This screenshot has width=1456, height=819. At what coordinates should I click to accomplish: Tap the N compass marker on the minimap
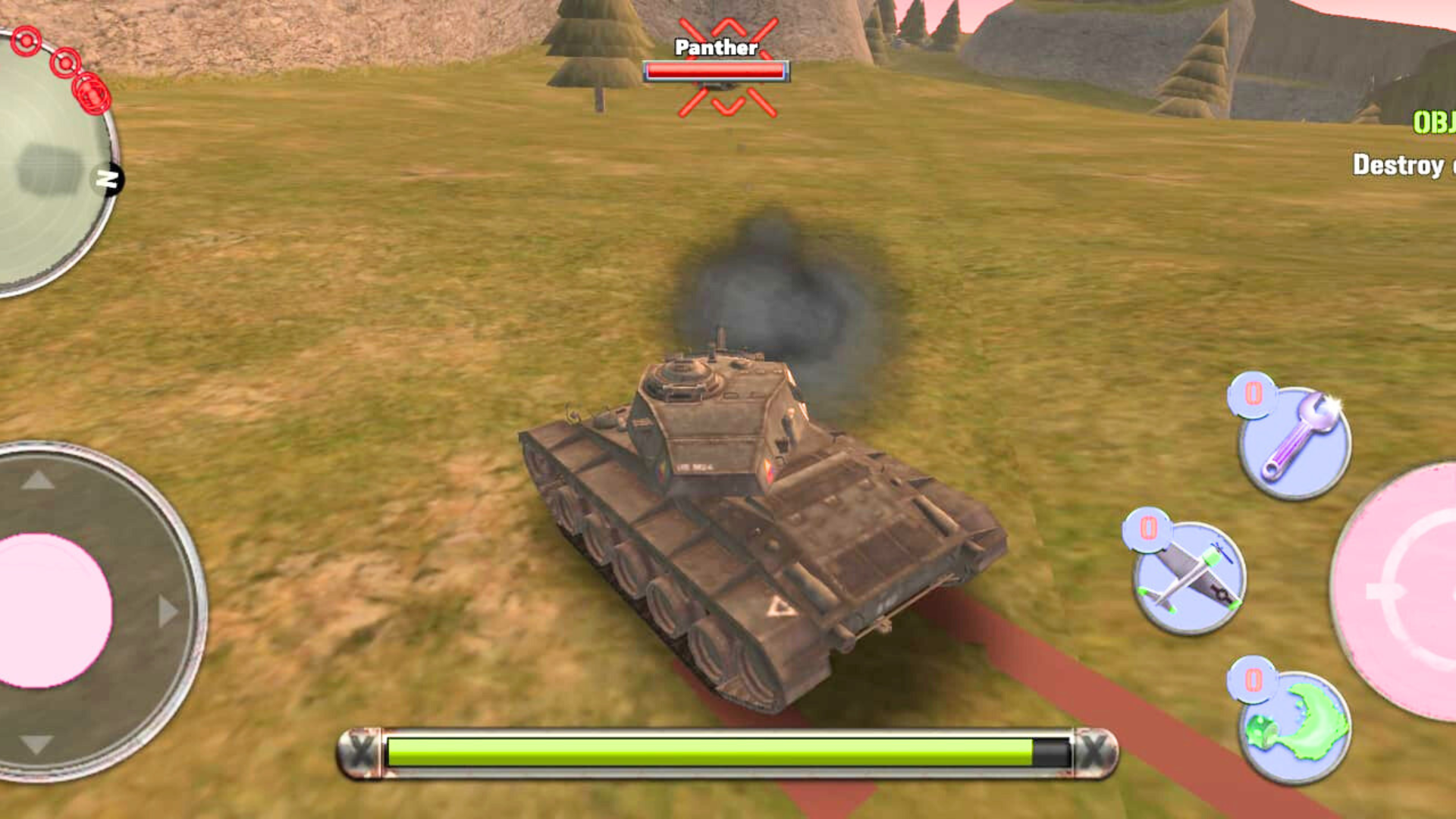(x=112, y=180)
